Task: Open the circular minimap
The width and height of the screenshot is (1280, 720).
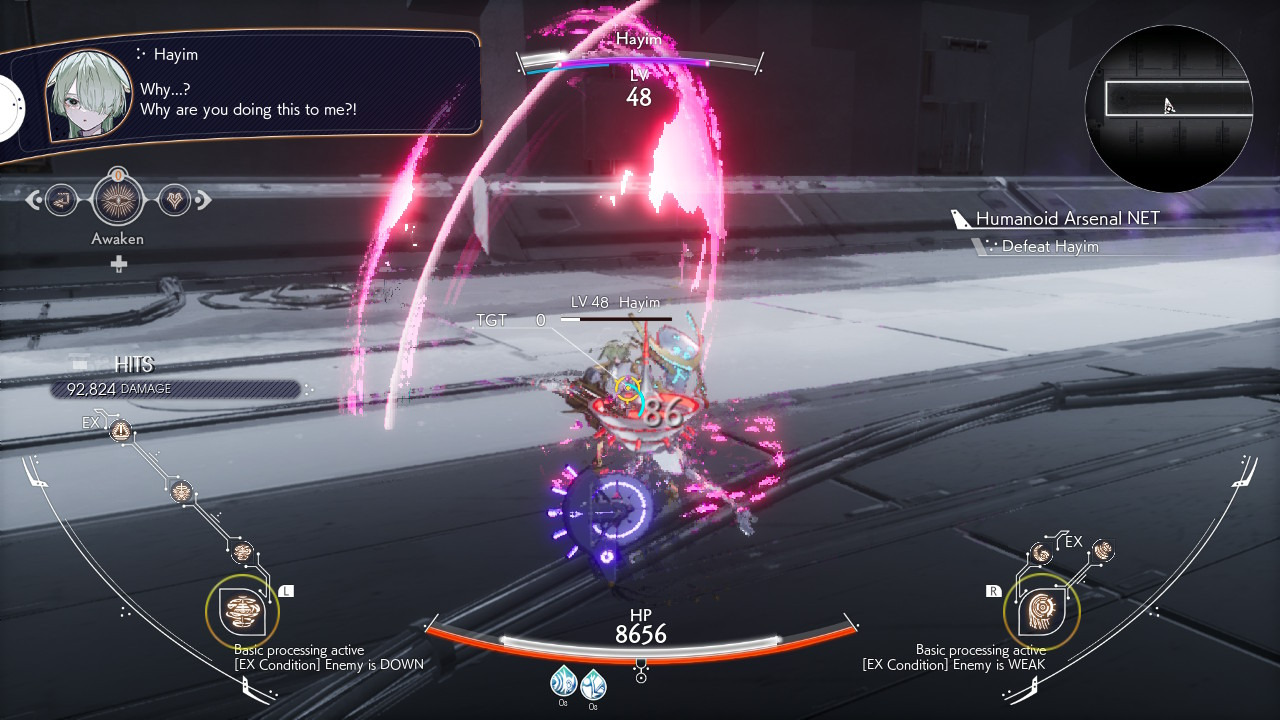Action: (1168, 108)
